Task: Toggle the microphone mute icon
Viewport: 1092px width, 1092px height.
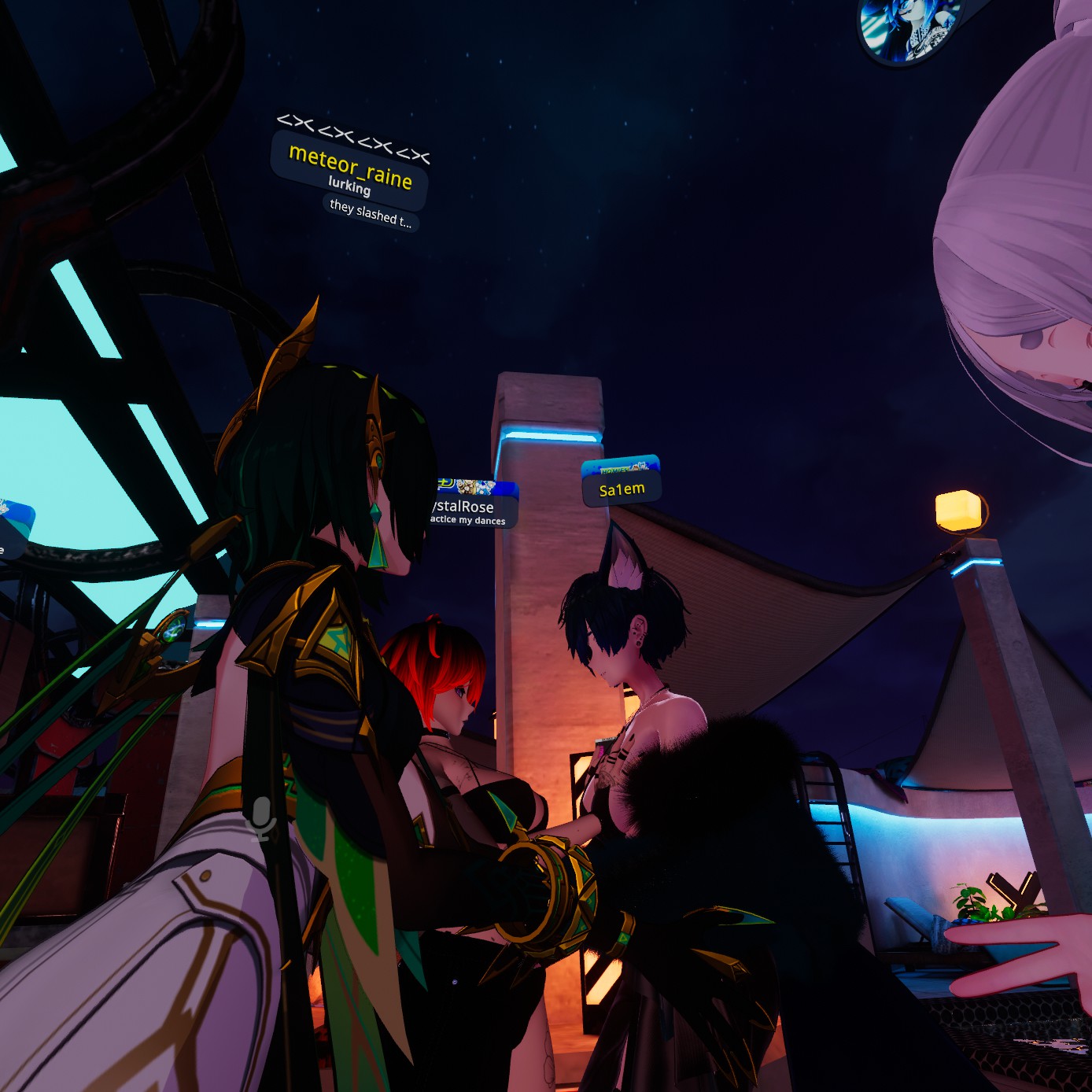Action: point(262,818)
